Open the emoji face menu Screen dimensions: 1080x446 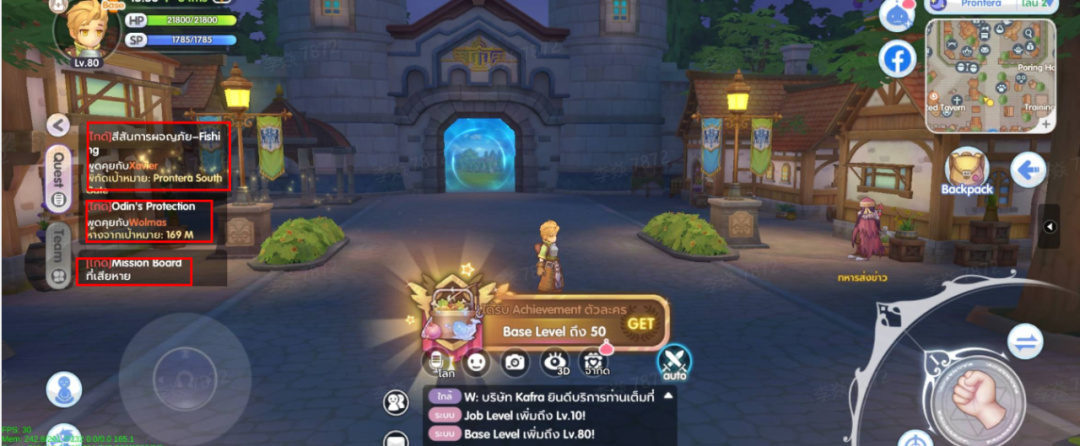pos(477,362)
